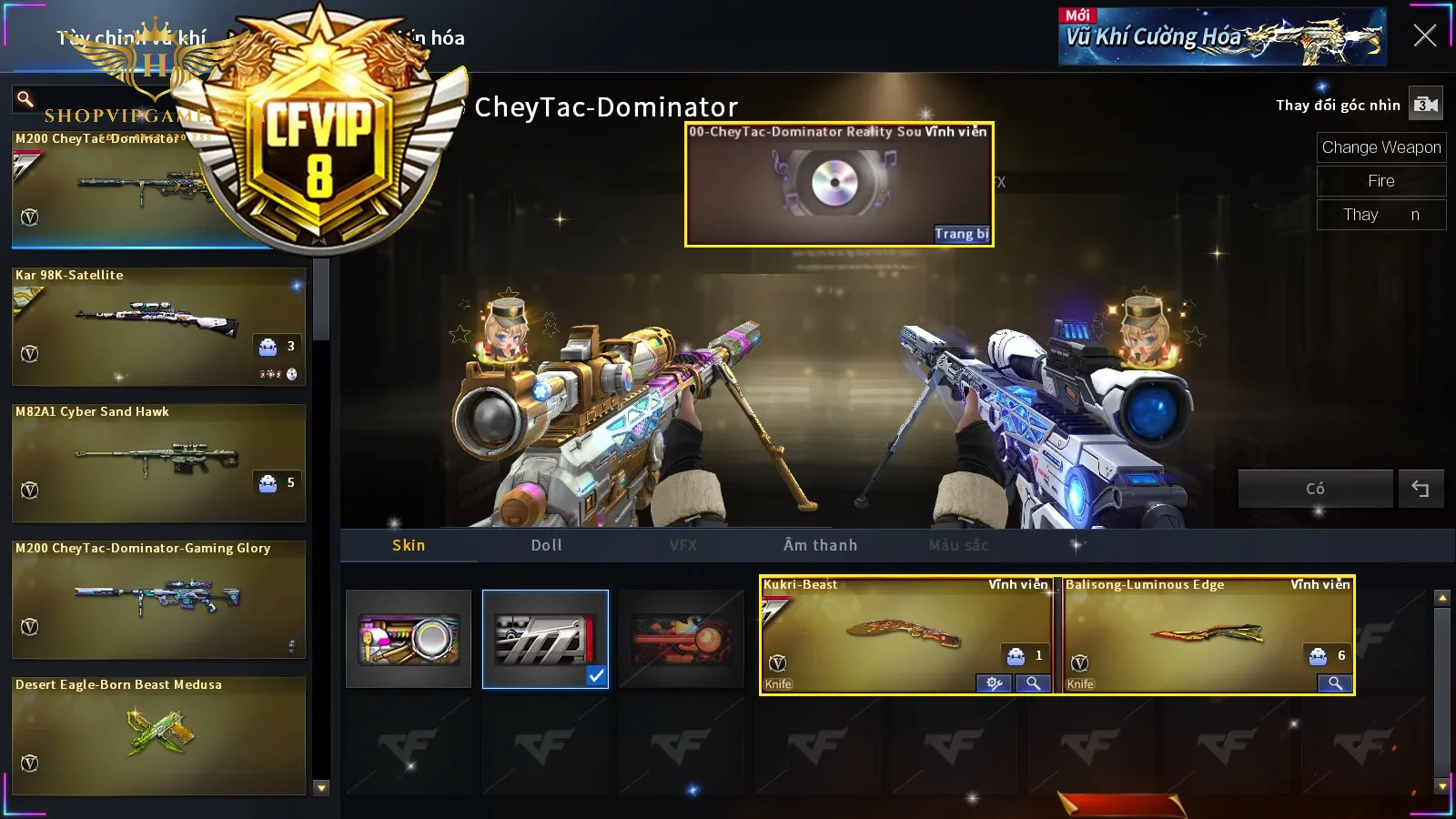Toggle Thay đổi góc nhìn view icon
The height and width of the screenshot is (819, 1456).
[x=1425, y=105]
